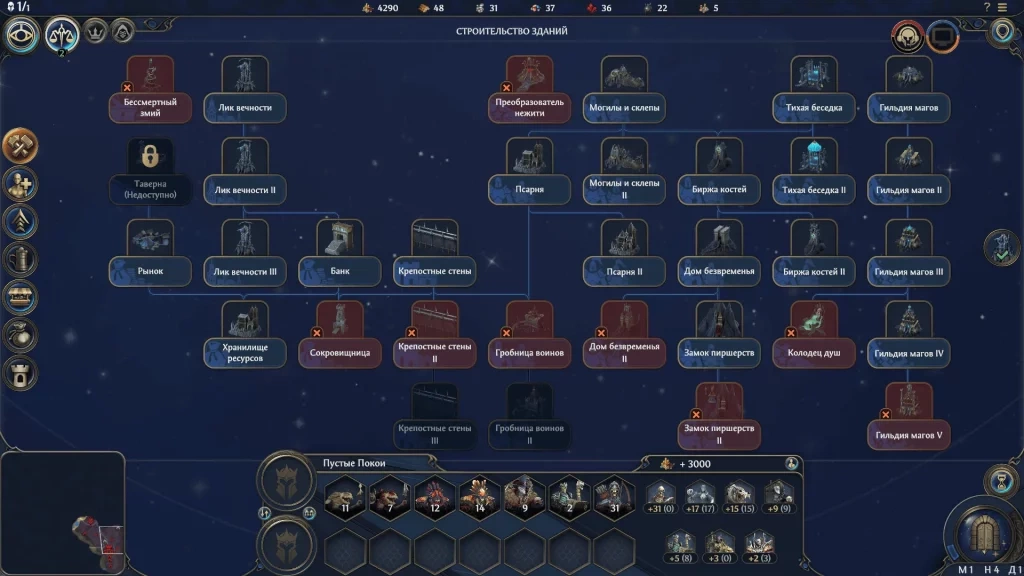Click the green checkmark confirm button
Image resolution: width=1024 pixels, height=576 pixels.
[x=1001, y=248]
